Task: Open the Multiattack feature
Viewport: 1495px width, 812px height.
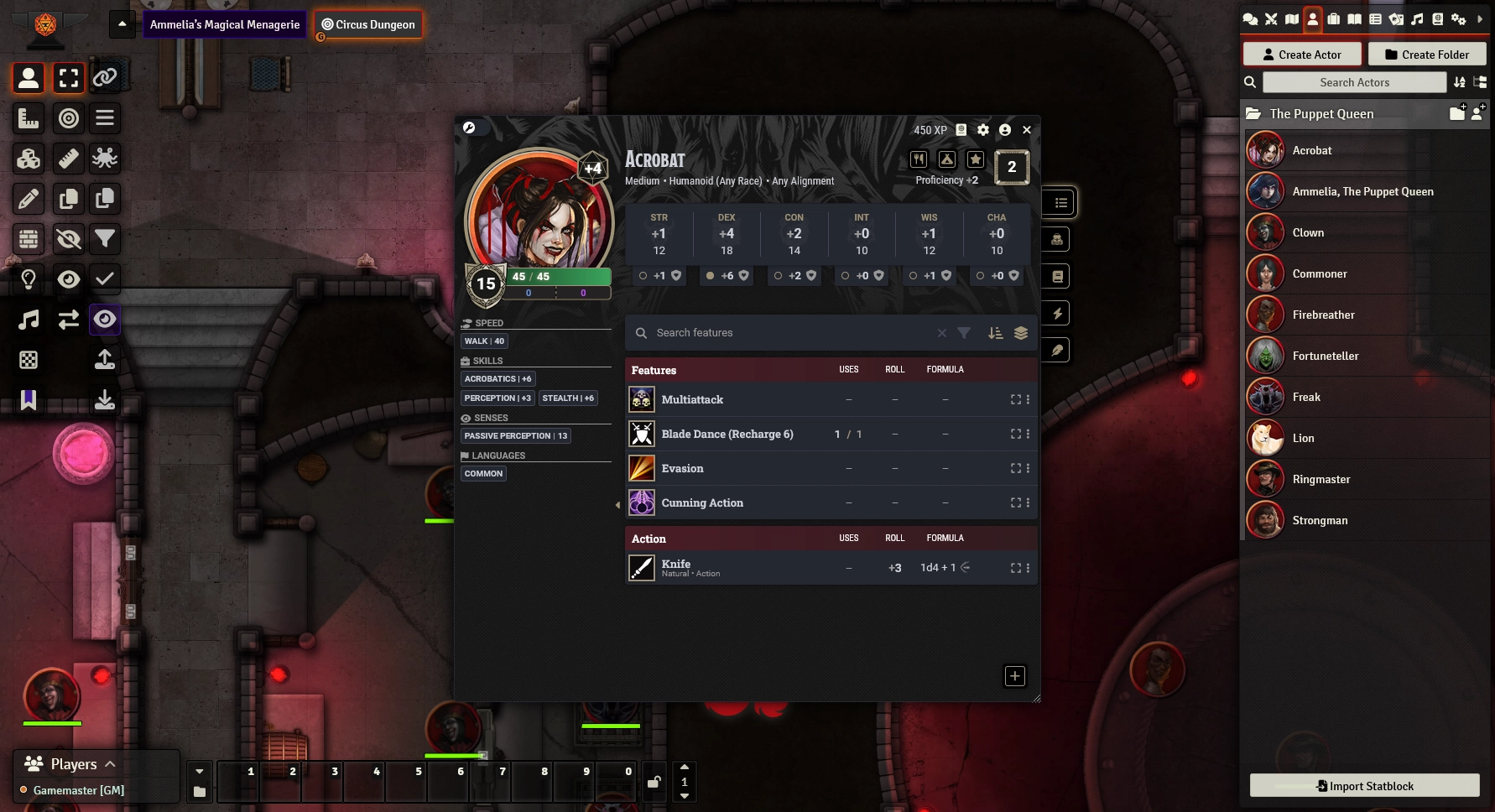Action: (x=692, y=400)
